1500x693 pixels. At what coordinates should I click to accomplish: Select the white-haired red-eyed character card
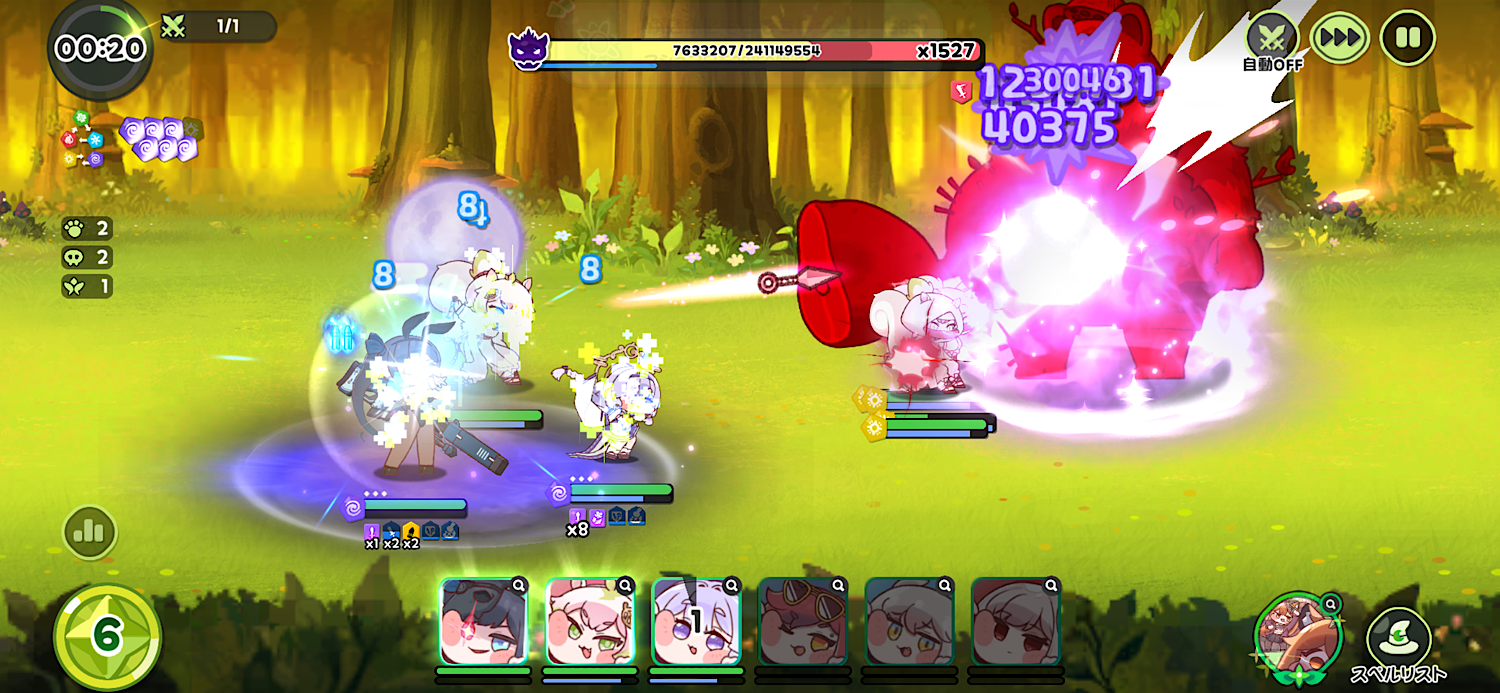point(1015,622)
